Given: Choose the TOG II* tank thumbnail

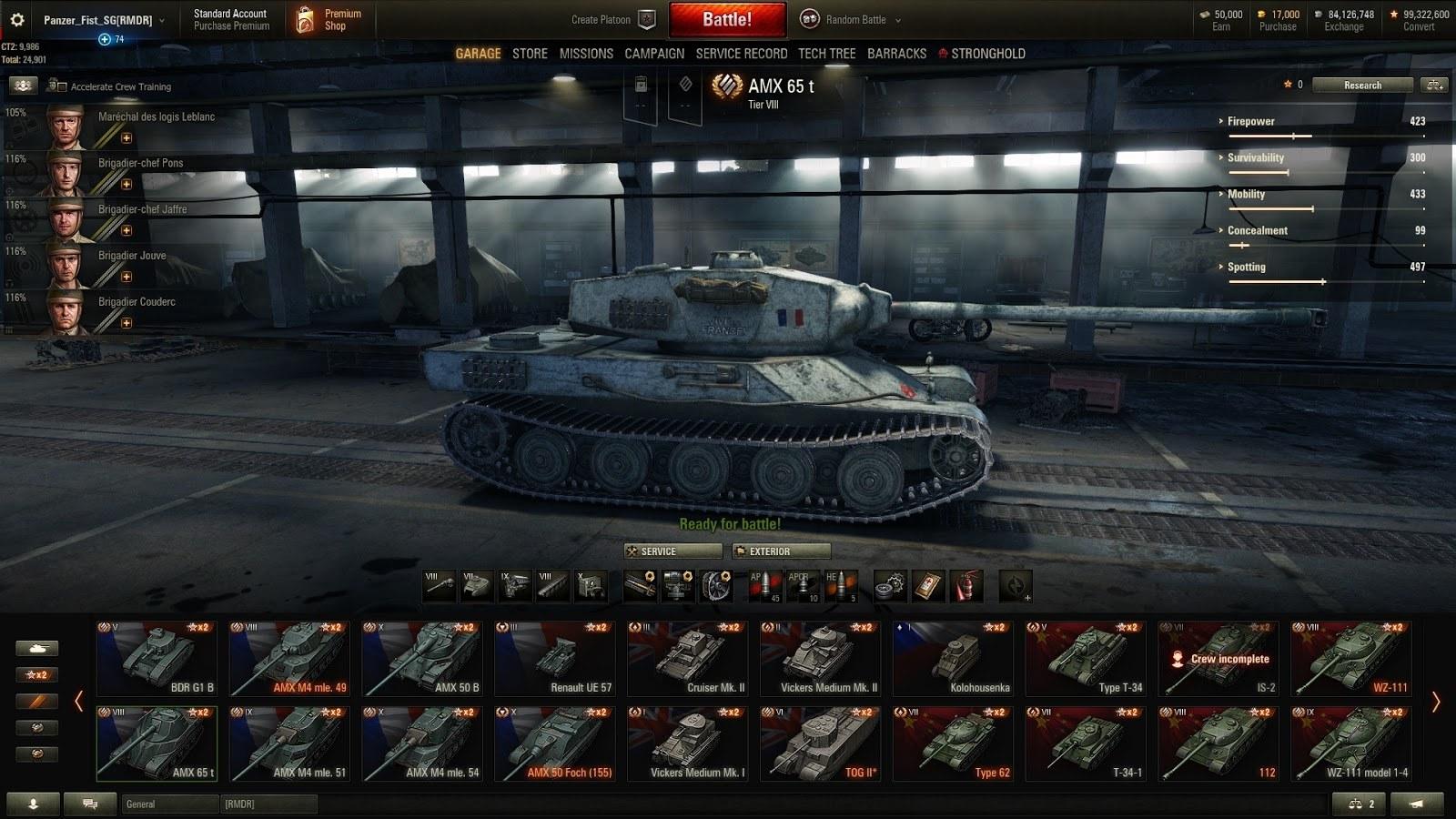Looking at the screenshot, I should point(820,743).
